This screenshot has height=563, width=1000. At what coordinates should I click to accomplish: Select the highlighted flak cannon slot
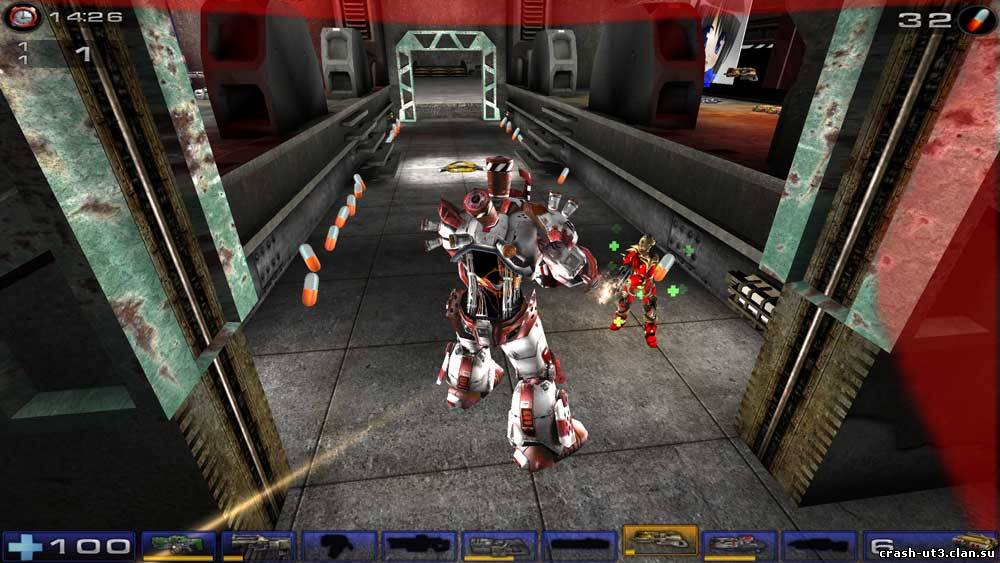pos(660,541)
